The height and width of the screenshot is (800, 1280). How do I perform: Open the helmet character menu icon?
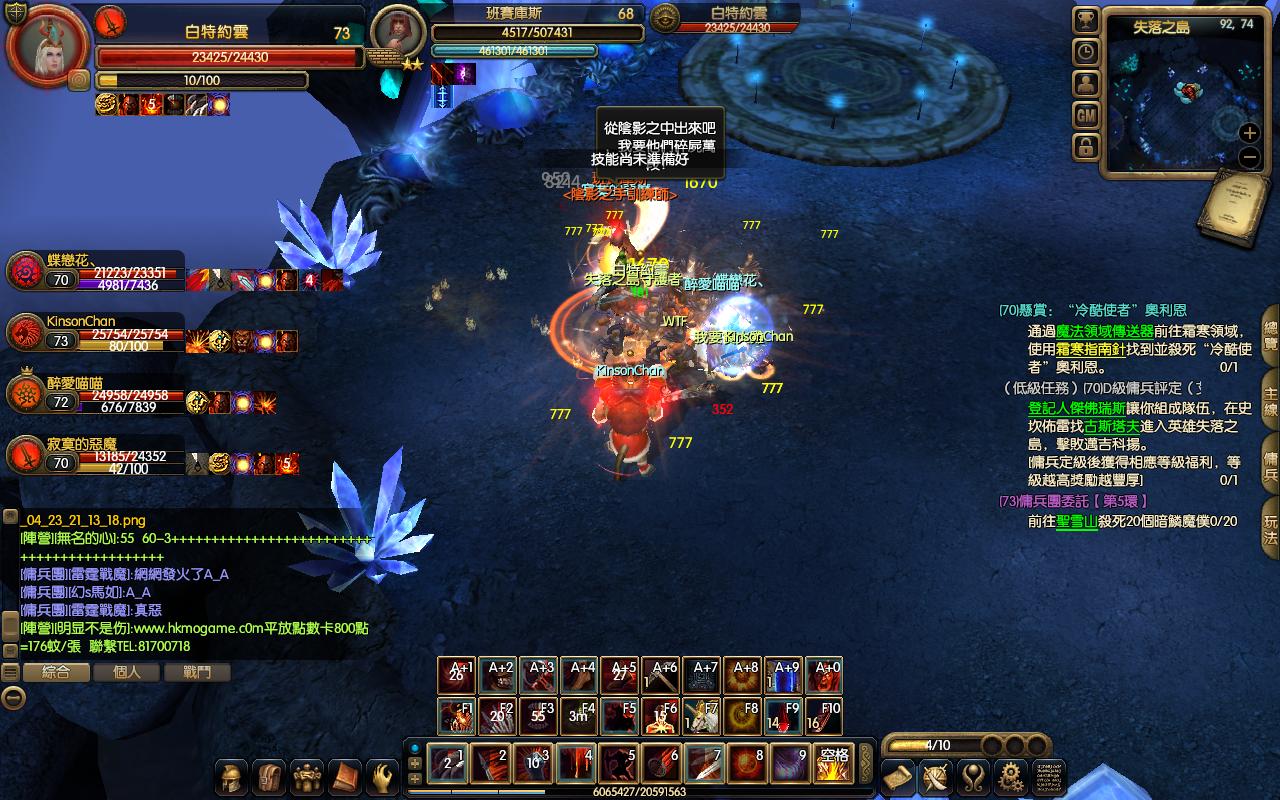[233, 777]
